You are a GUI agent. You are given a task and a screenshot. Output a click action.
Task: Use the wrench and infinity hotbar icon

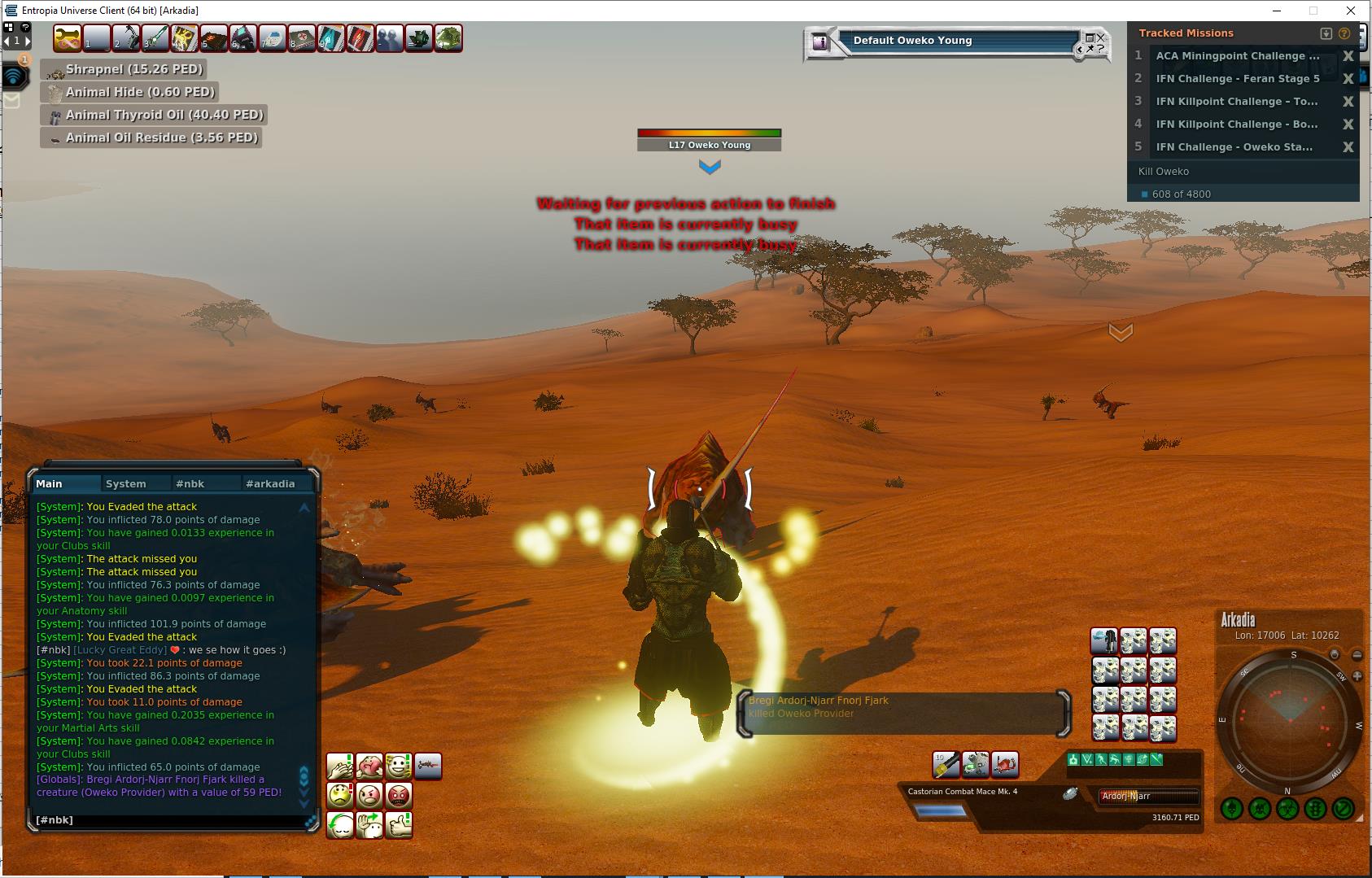click(68, 38)
